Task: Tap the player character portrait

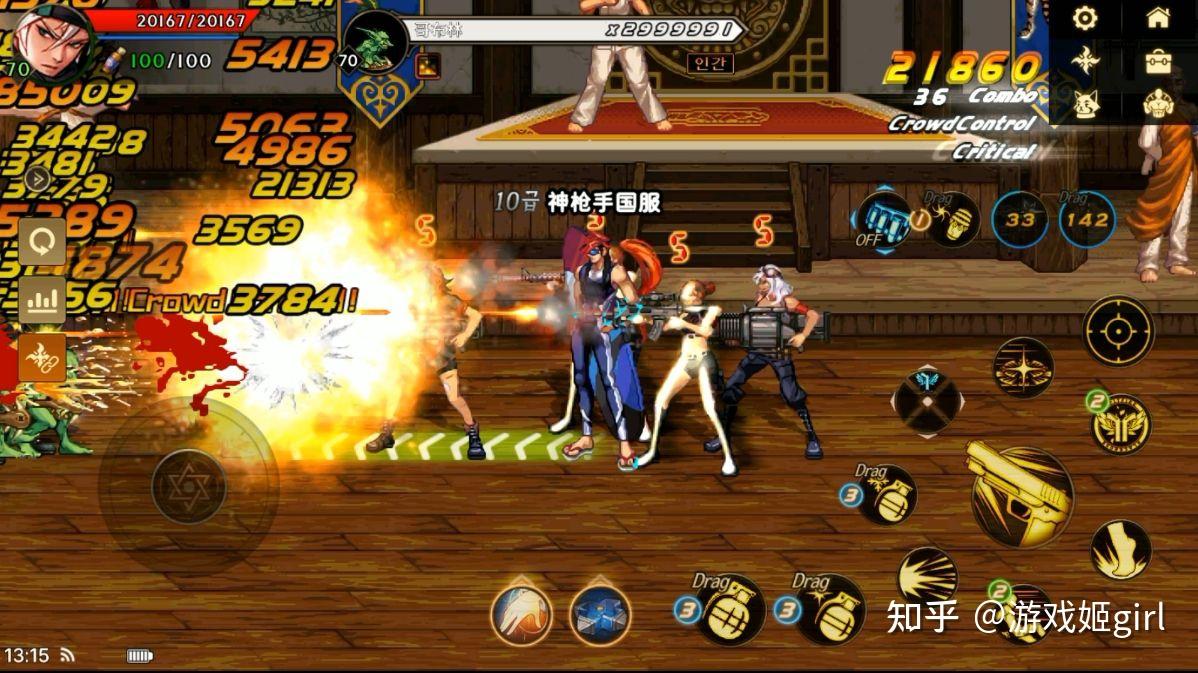Action: pos(52,40)
